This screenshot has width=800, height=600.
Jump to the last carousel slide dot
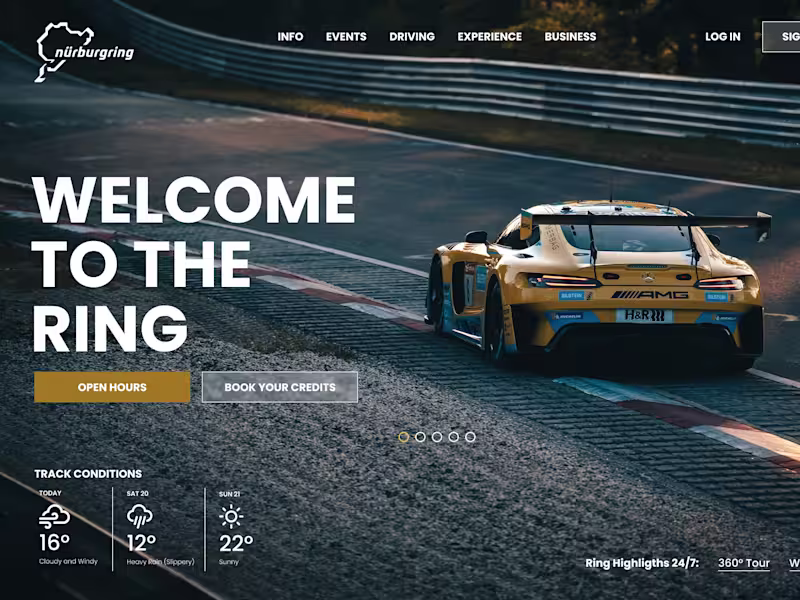click(470, 437)
